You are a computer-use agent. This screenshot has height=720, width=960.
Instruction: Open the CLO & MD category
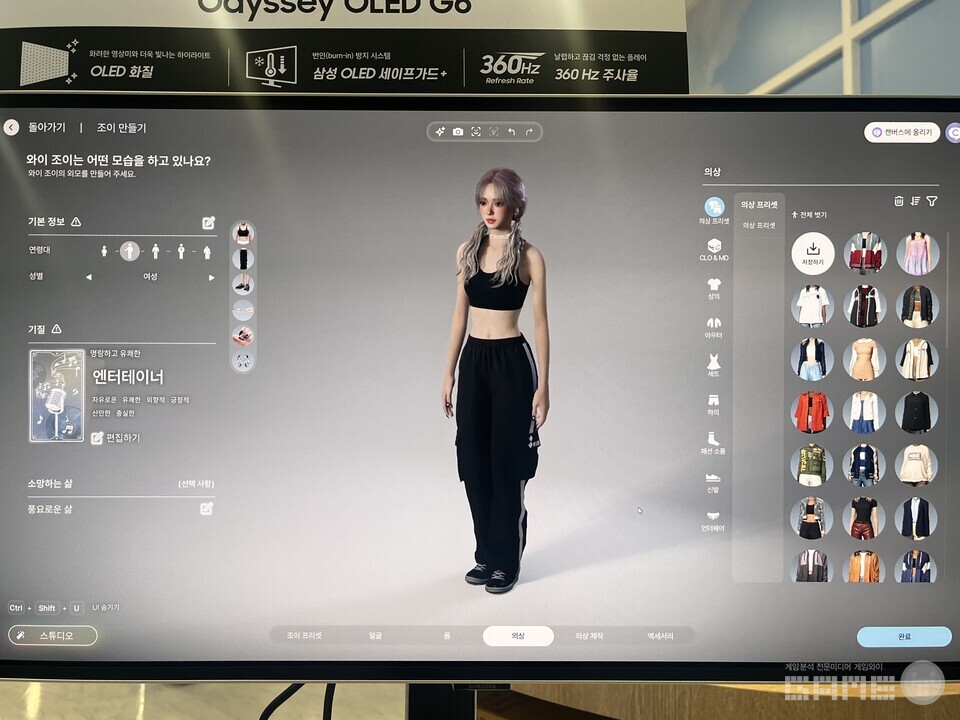coord(714,249)
